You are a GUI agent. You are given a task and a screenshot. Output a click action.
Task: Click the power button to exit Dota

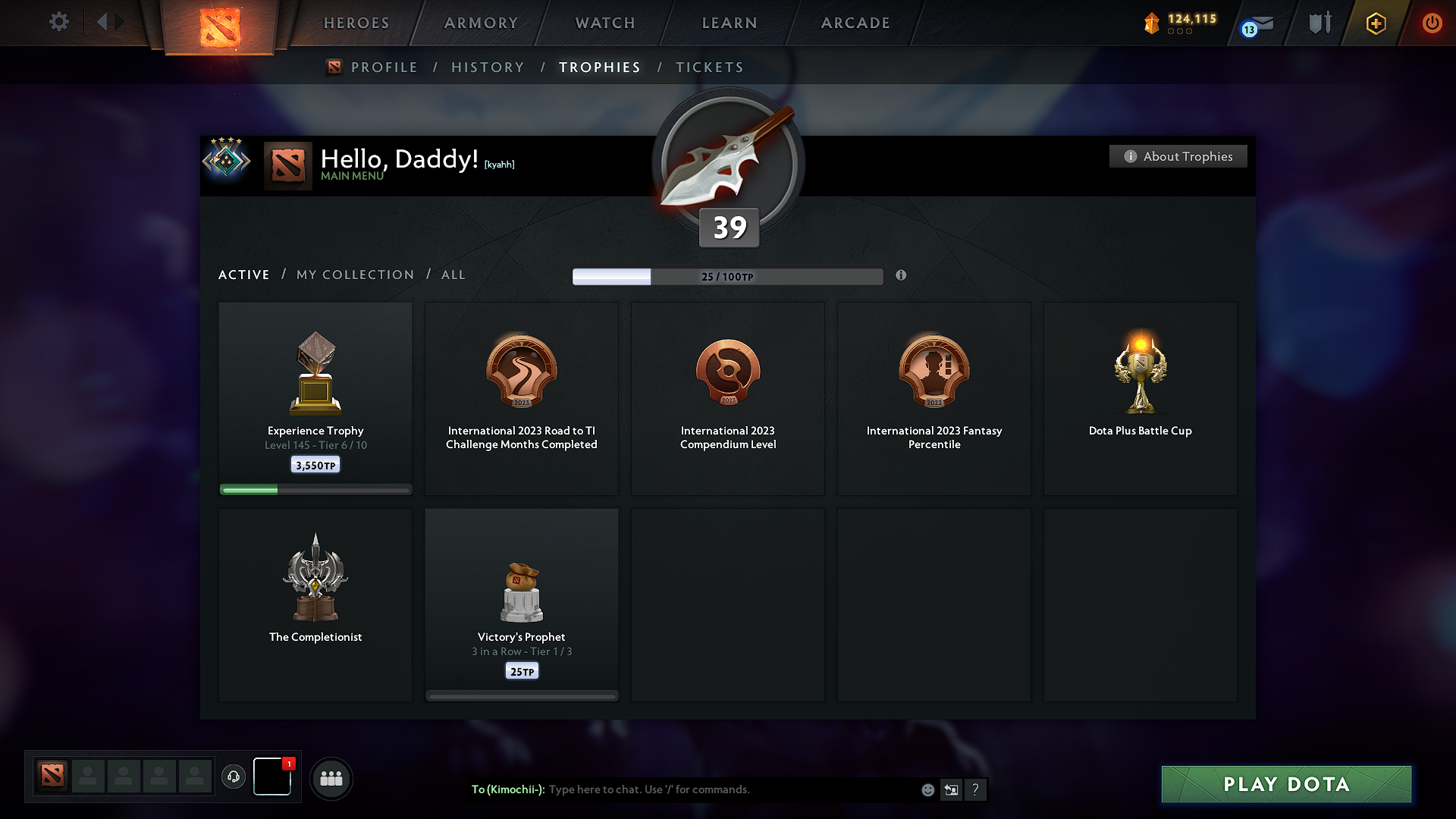pyautogui.click(x=1432, y=23)
